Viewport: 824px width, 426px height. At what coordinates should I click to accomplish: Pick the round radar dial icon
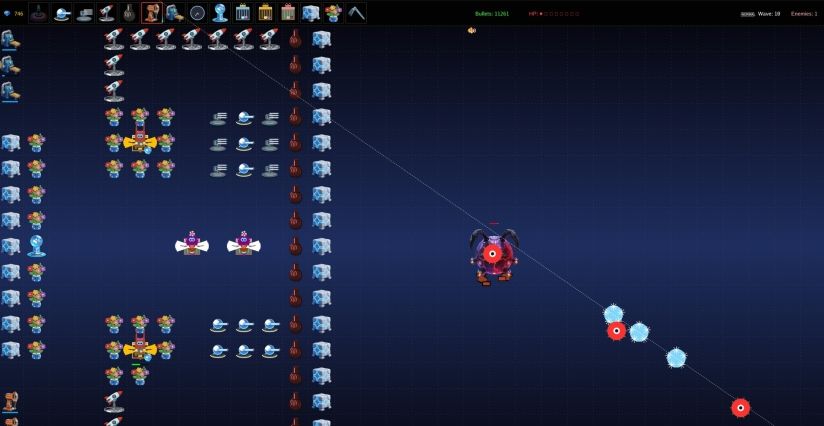197,13
